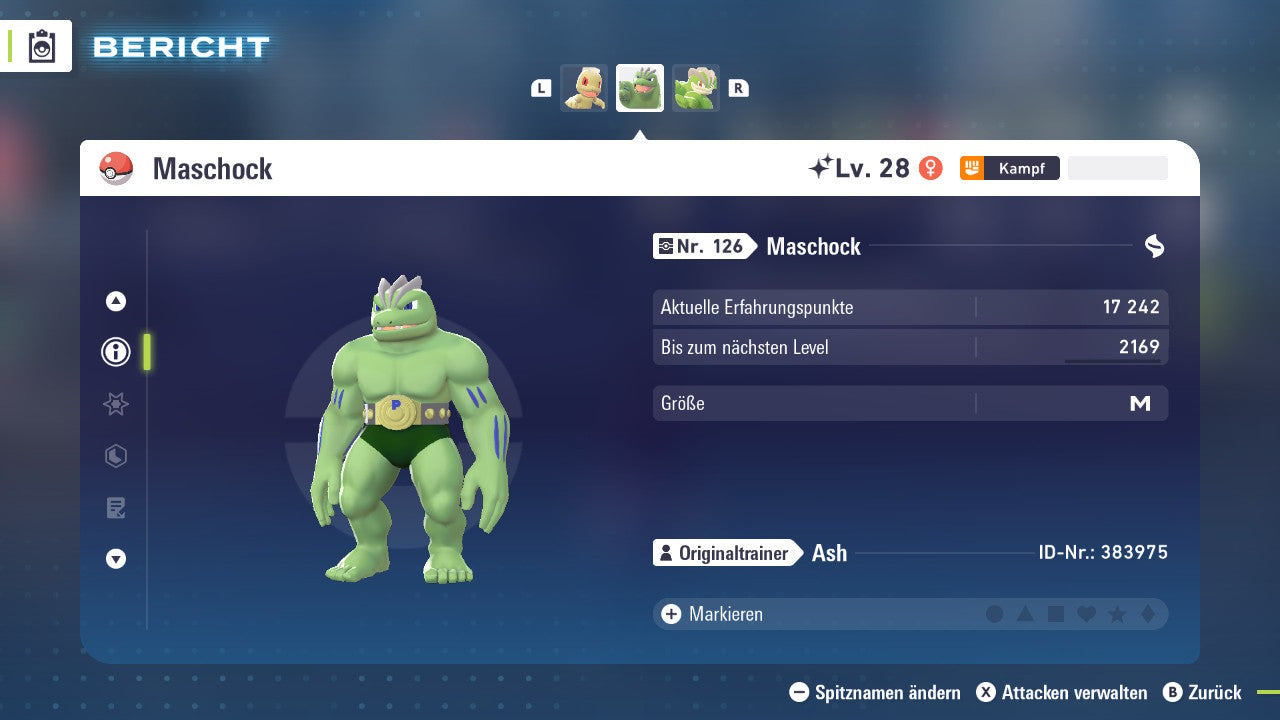Image resolution: width=1280 pixels, height=720 pixels.
Task: Click Spitznamen ändern at the bottom
Action: point(876,692)
